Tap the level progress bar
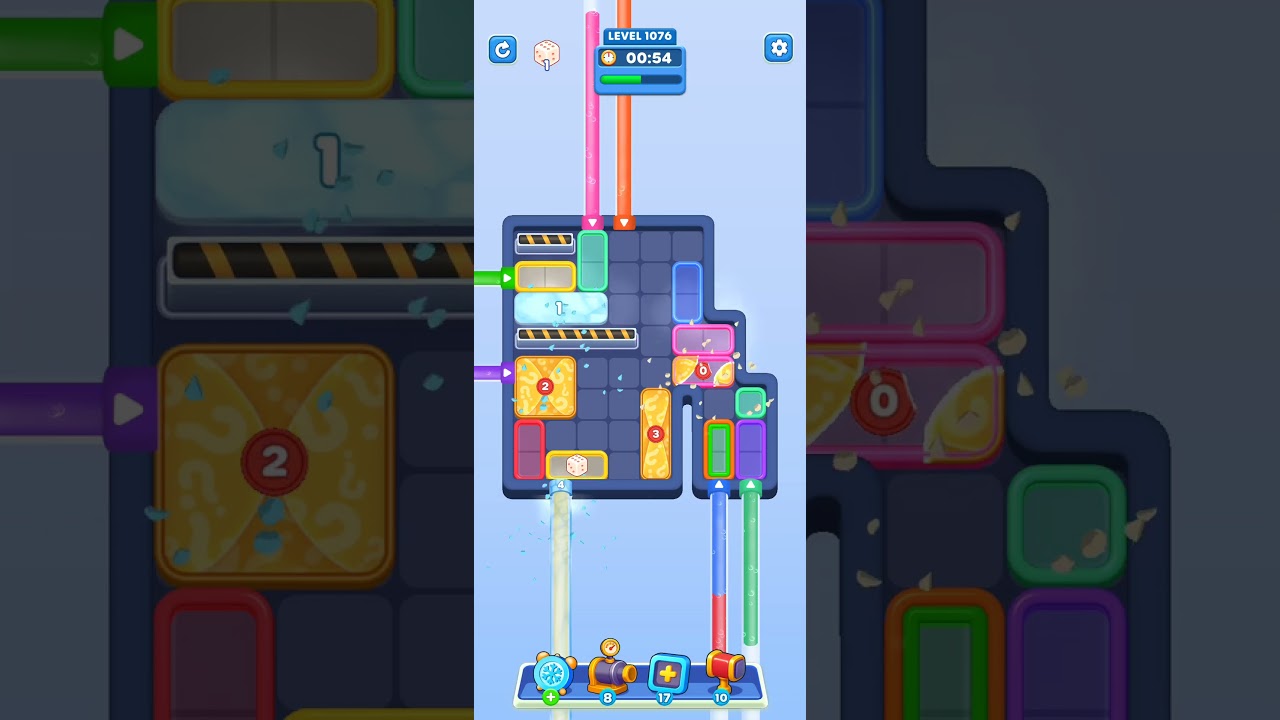 coord(639,78)
